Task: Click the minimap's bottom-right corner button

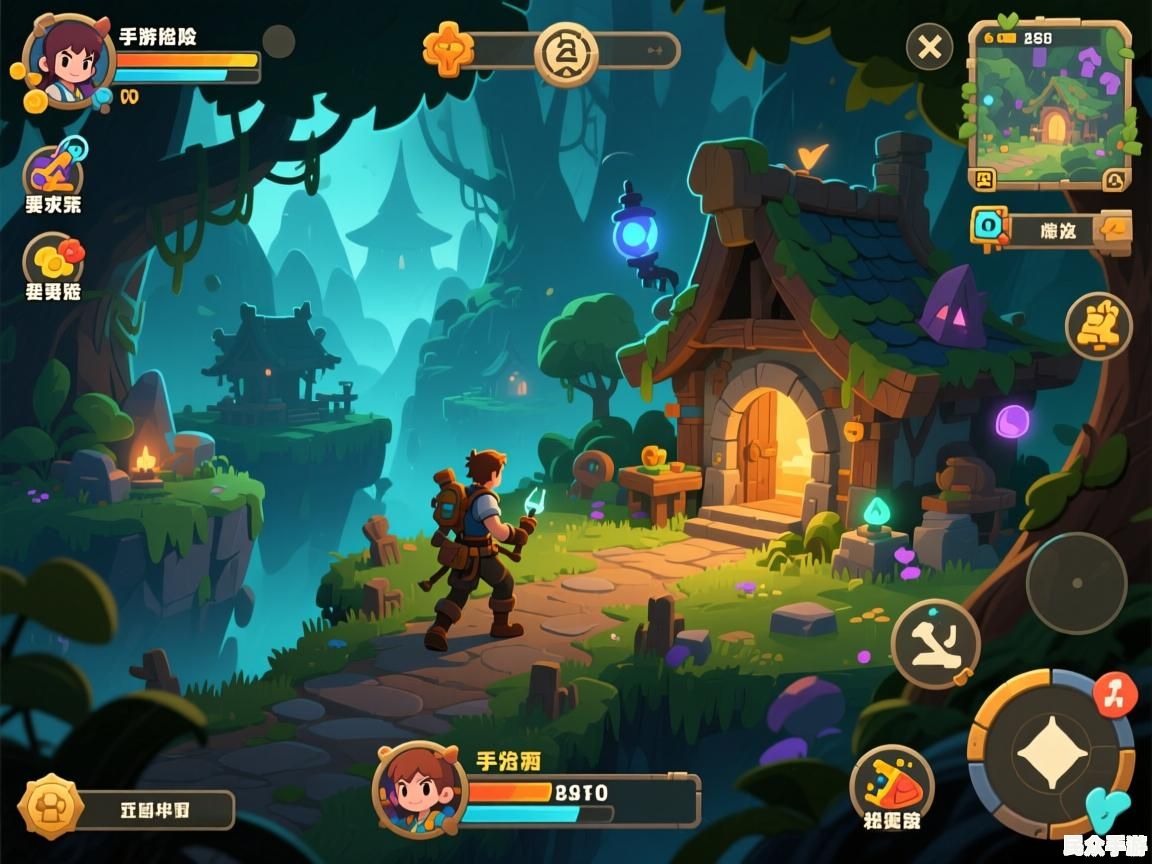Action: click(x=1115, y=179)
